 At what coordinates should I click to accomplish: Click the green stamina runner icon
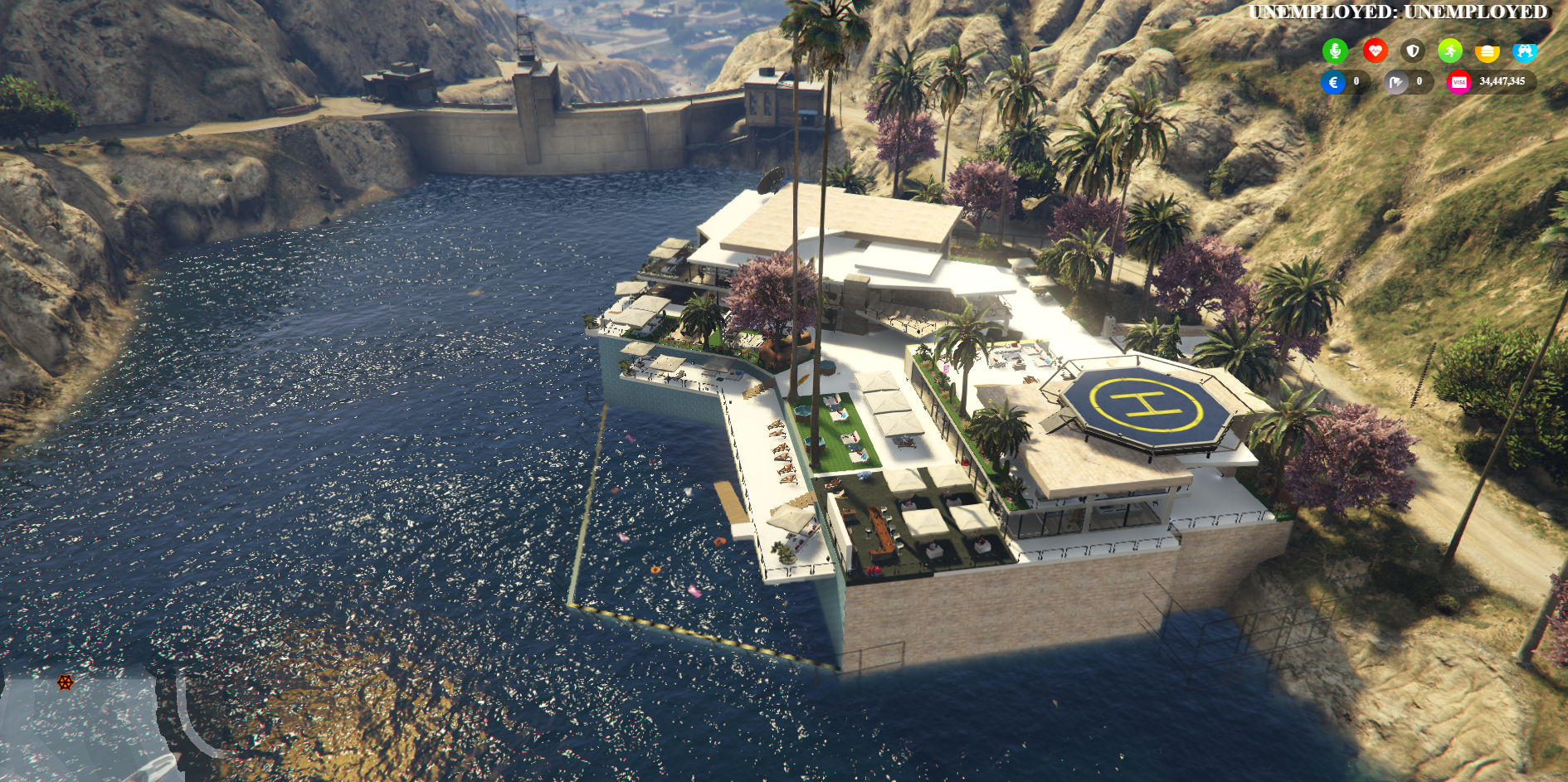(1450, 51)
